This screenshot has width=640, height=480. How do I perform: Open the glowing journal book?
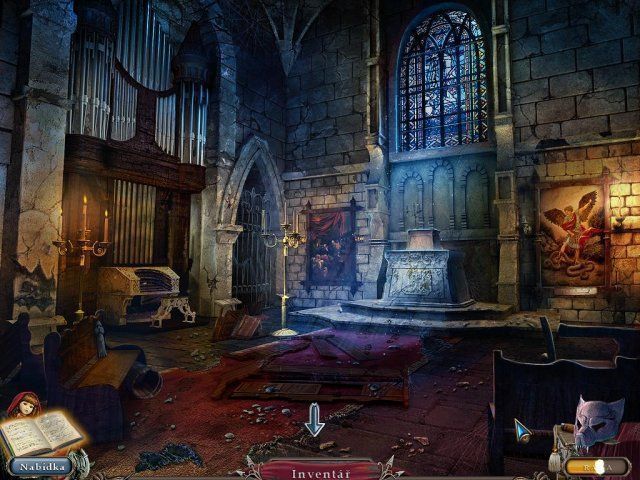43,432
